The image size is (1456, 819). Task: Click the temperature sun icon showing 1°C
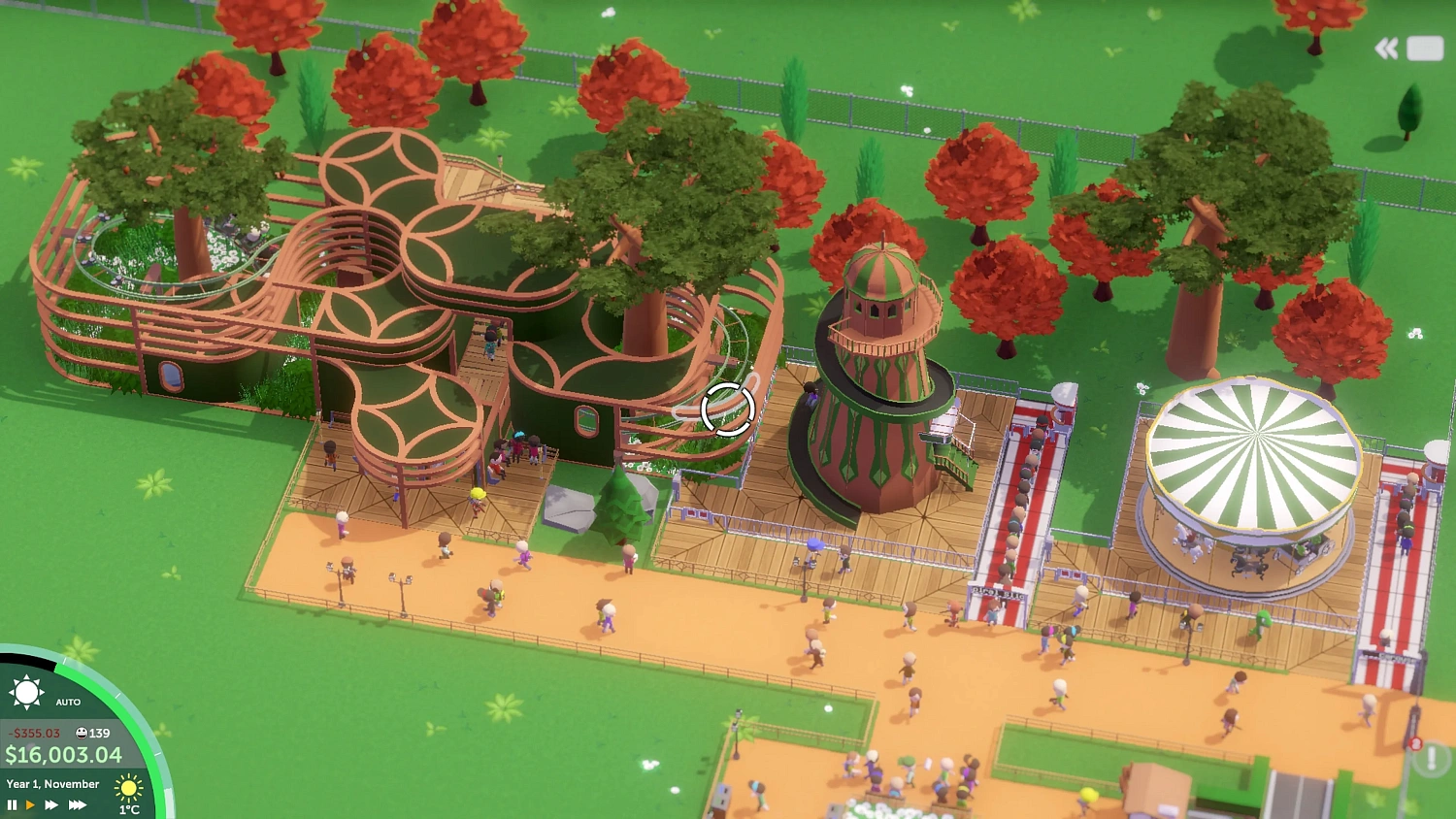[x=129, y=789]
